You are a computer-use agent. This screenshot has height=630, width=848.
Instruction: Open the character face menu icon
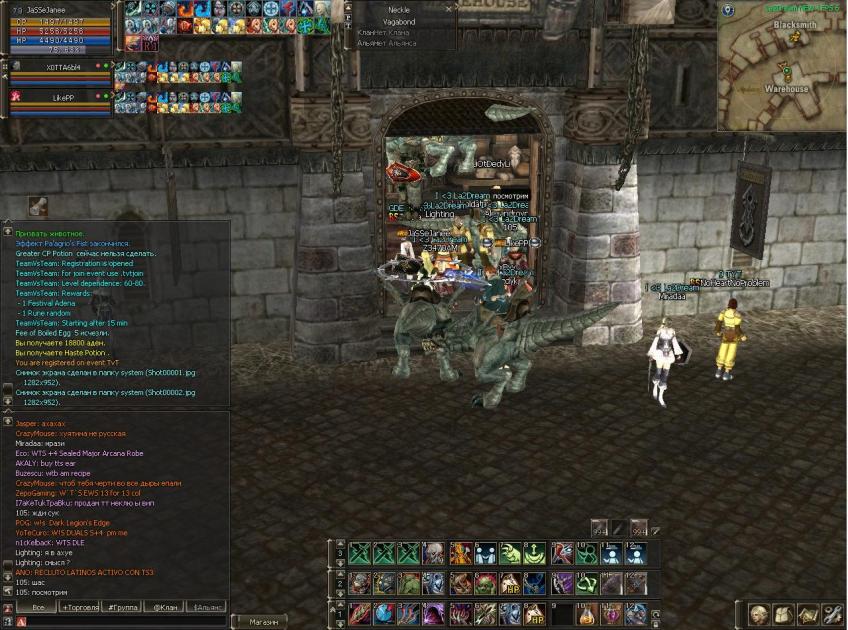tap(759, 614)
